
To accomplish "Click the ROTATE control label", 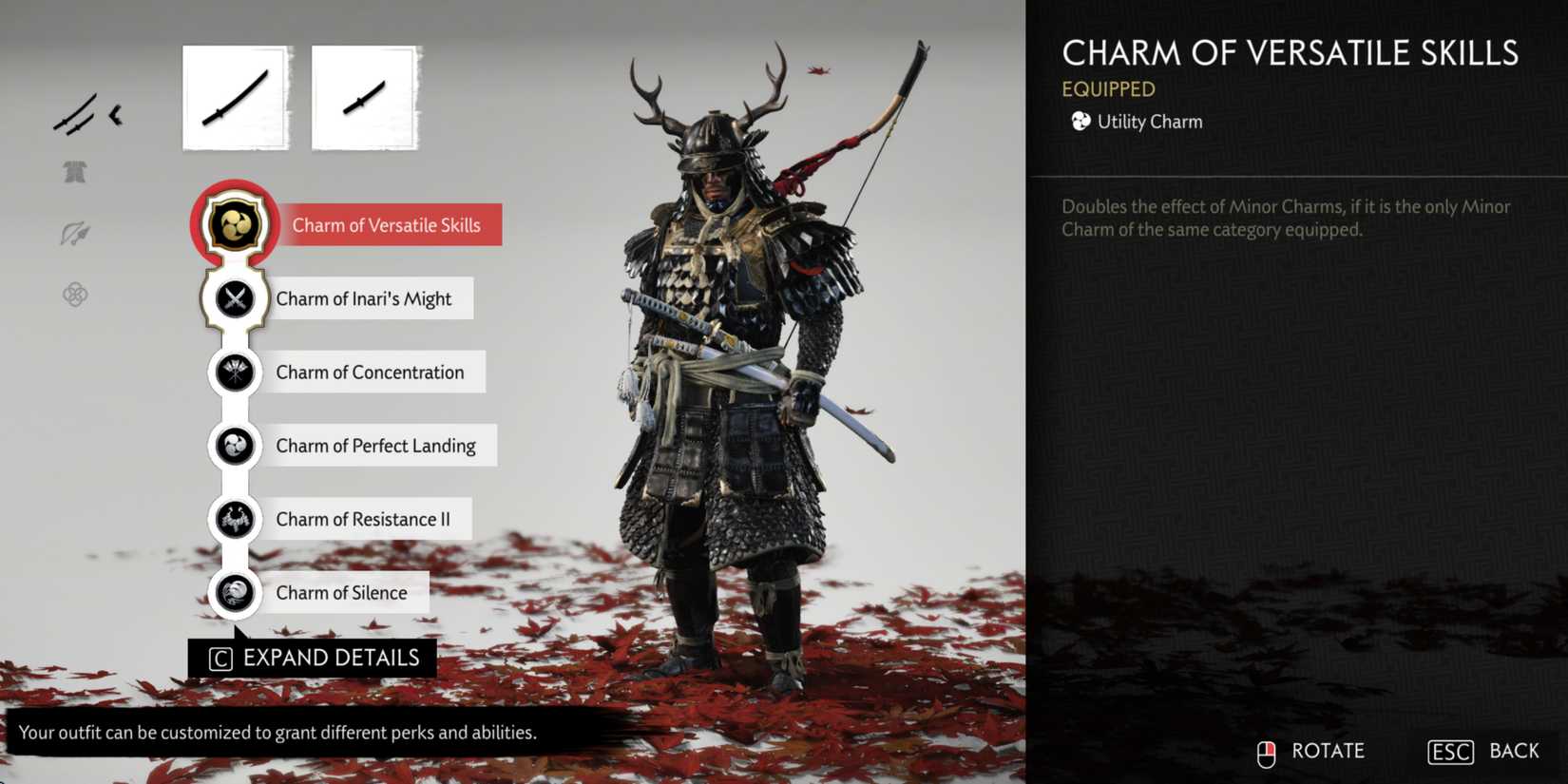I will 1328,751.
